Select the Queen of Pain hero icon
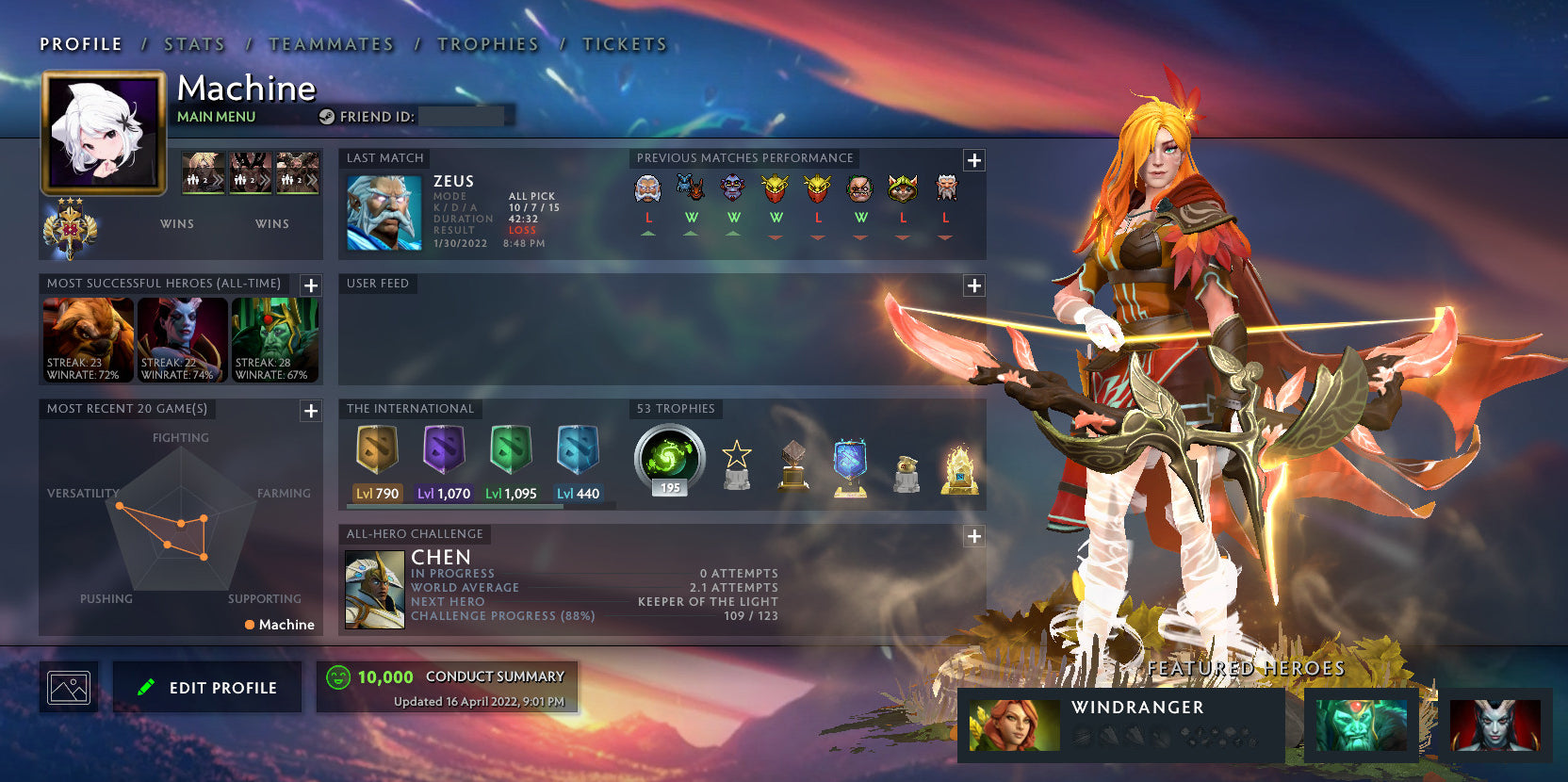 [x=182, y=339]
